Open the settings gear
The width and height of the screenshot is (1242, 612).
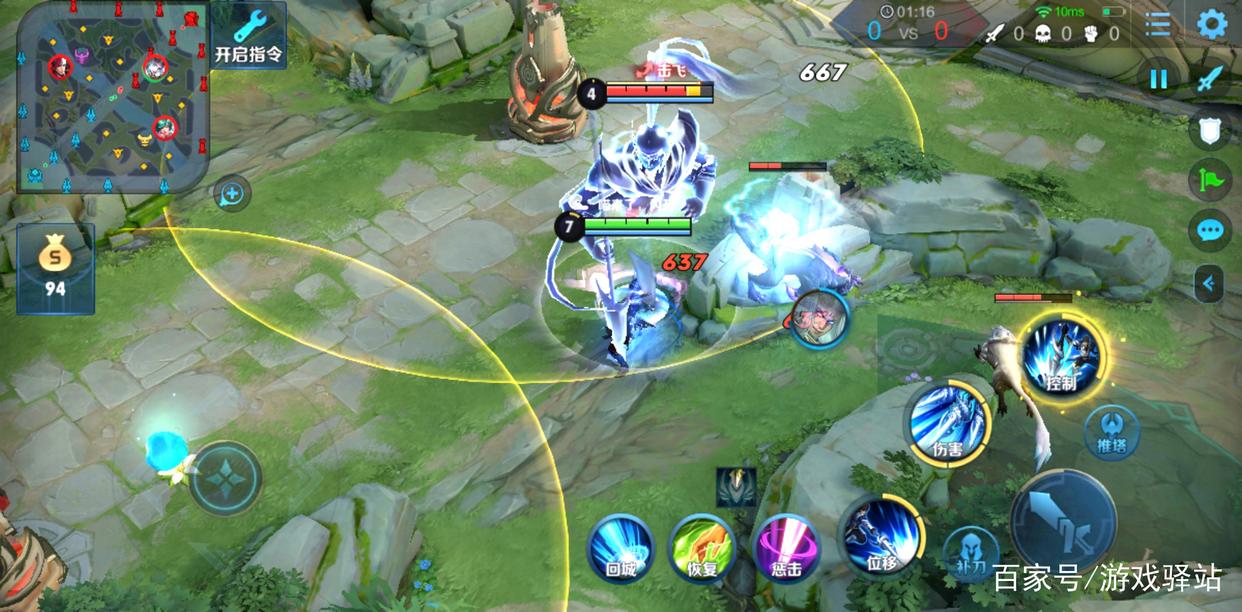[1212, 24]
